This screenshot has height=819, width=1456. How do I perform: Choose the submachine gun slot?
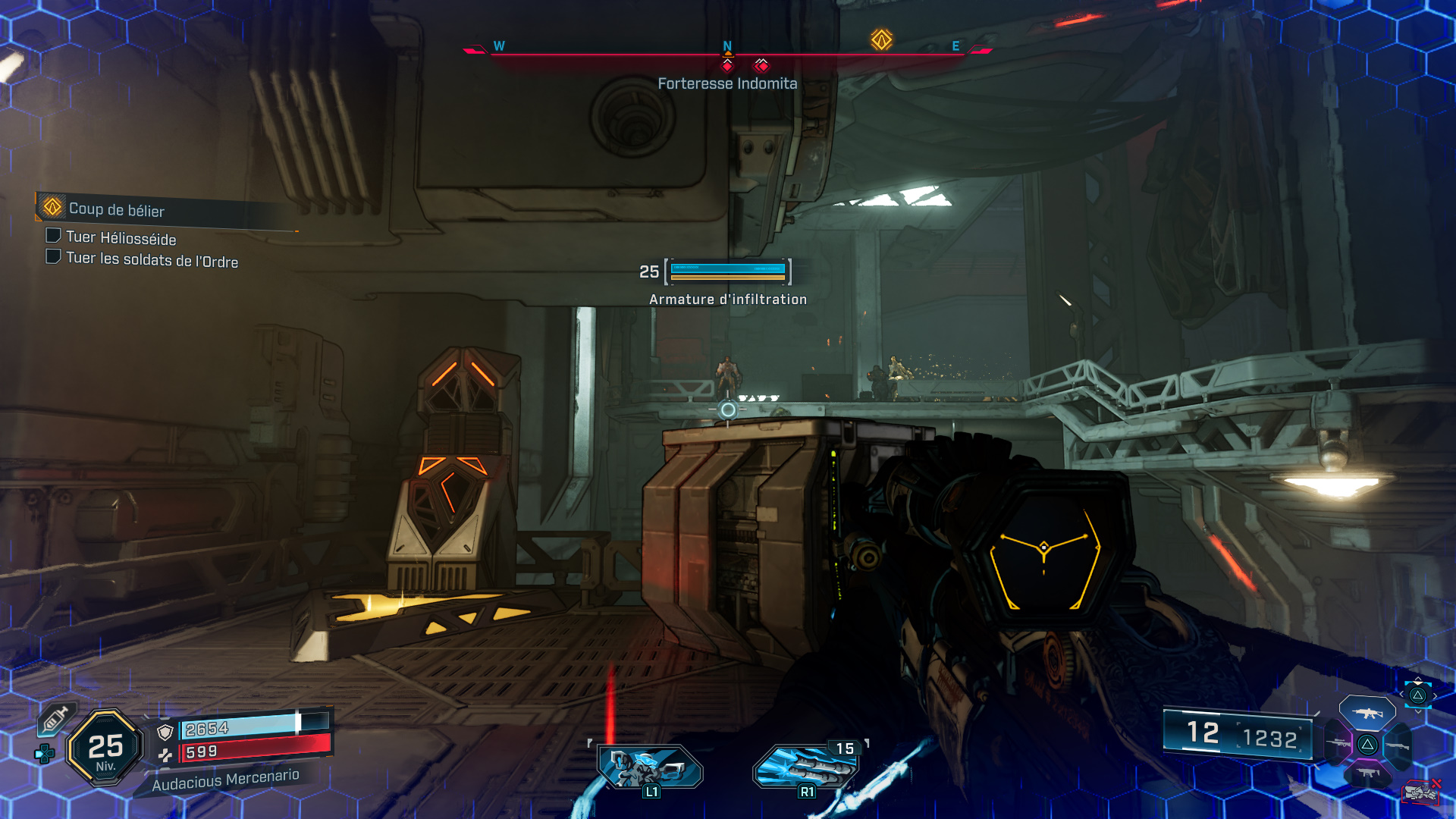(x=1367, y=773)
